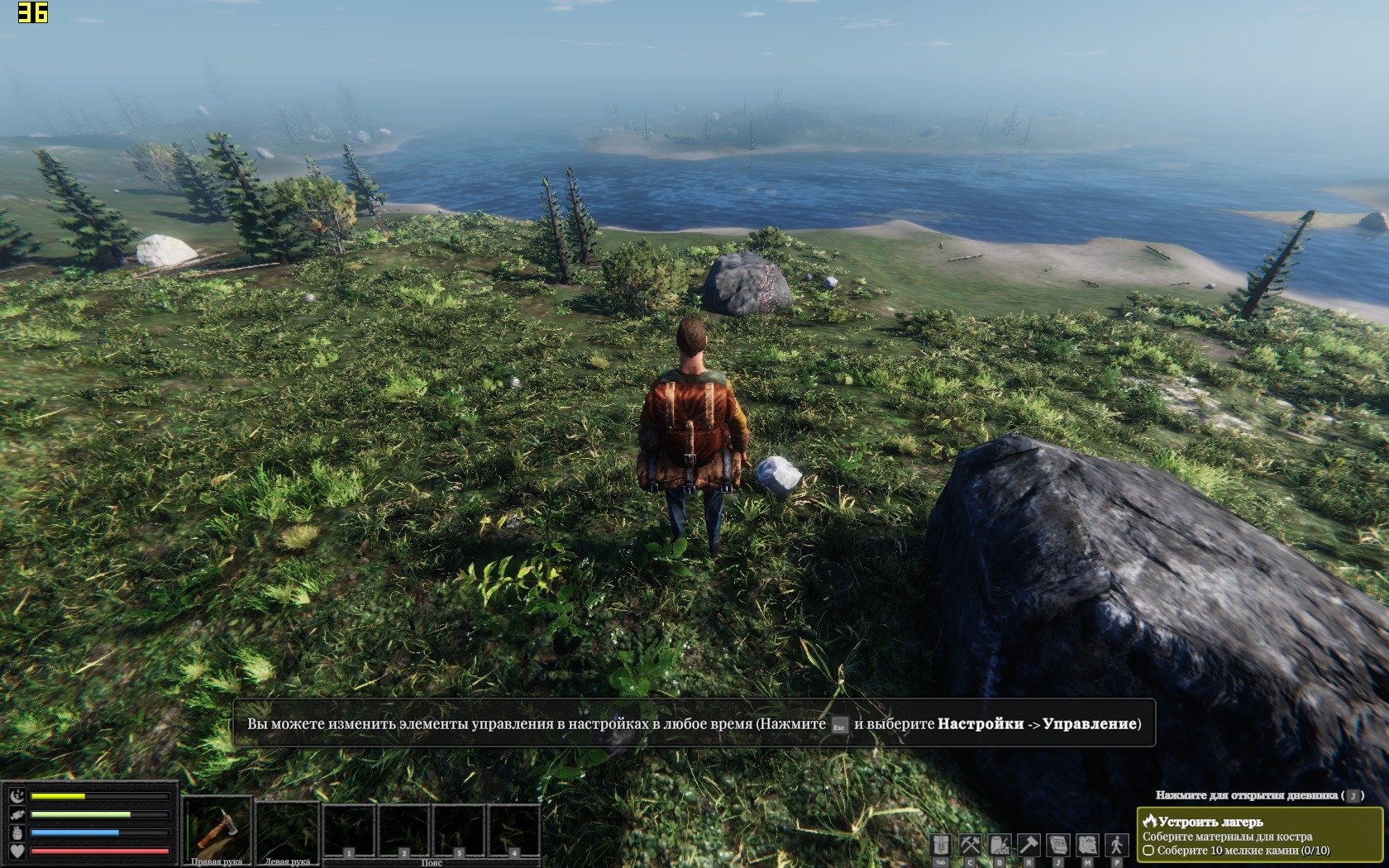Select belt slot number 4
The image size is (1389, 868).
(513, 831)
